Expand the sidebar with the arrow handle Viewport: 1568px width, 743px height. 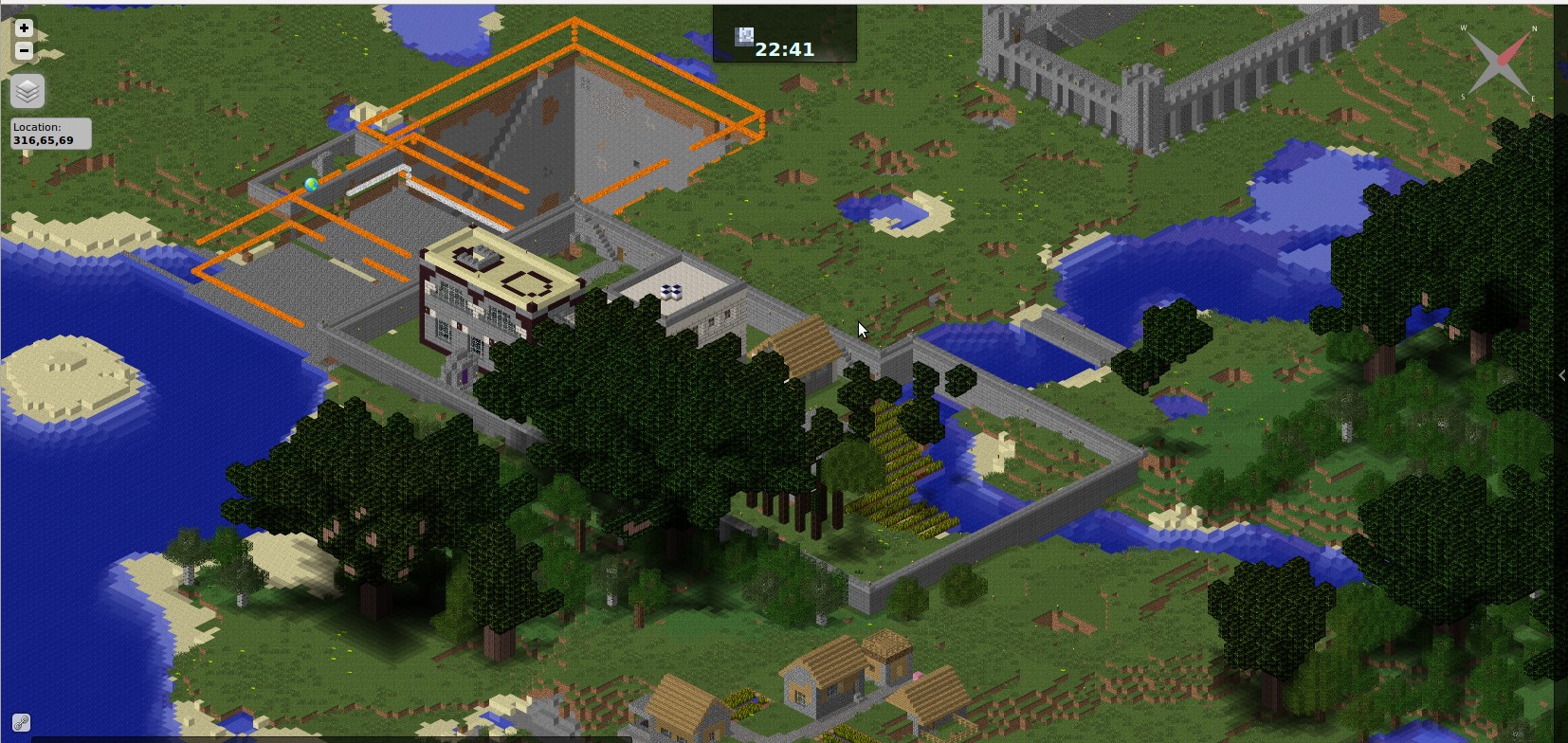(x=1561, y=375)
